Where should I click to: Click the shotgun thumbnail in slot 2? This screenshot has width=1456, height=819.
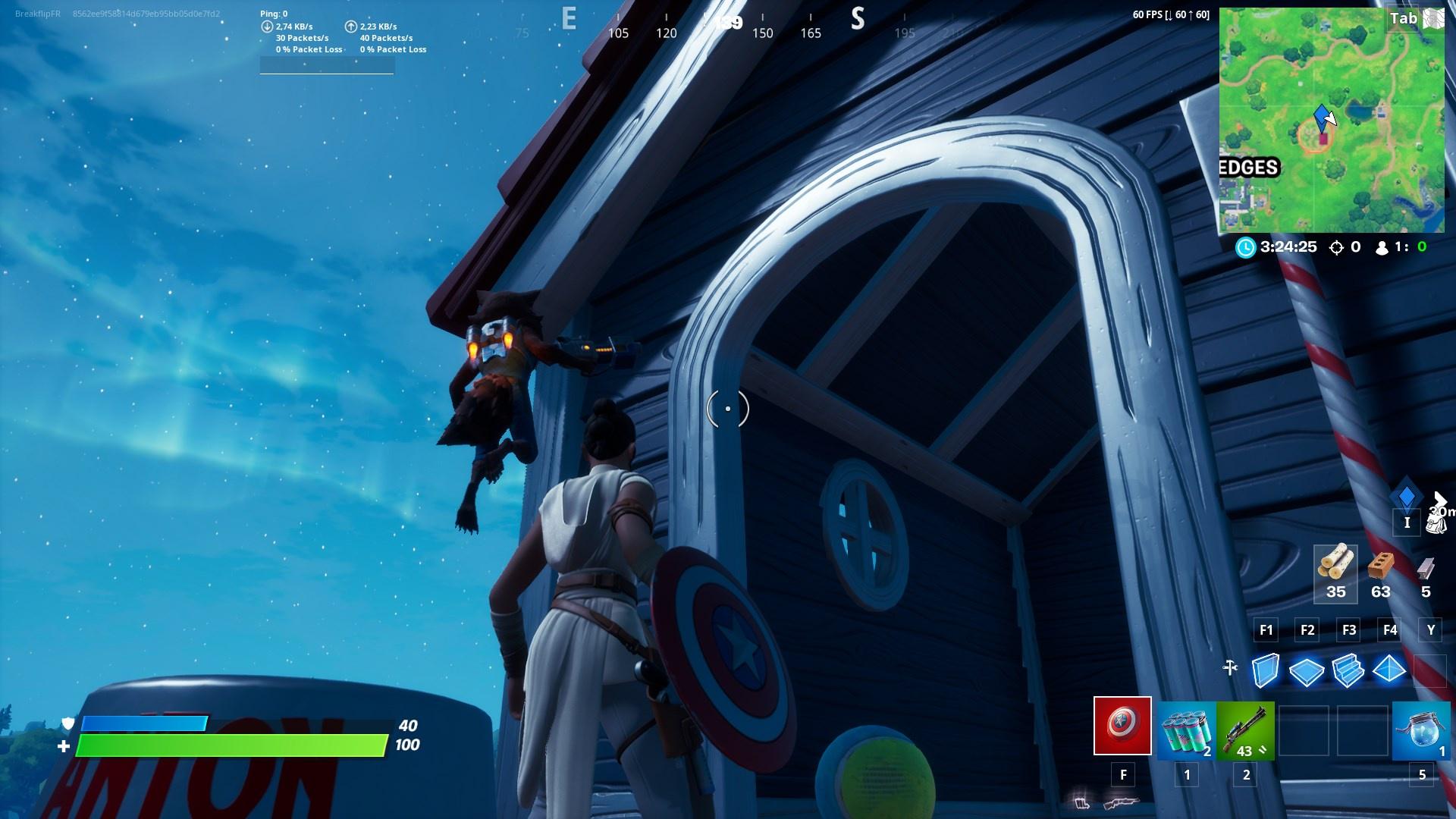pos(1247,728)
